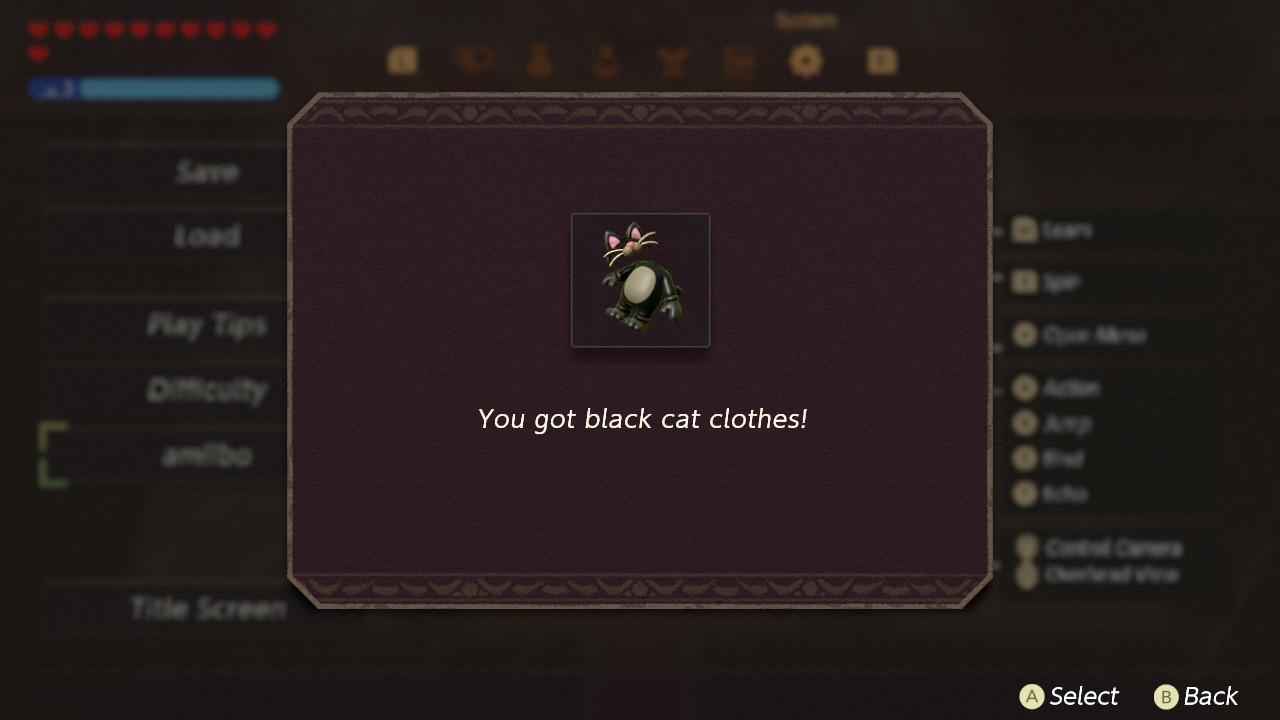
Task: Return to the Title Screen
Action: [x=207, y=608]
